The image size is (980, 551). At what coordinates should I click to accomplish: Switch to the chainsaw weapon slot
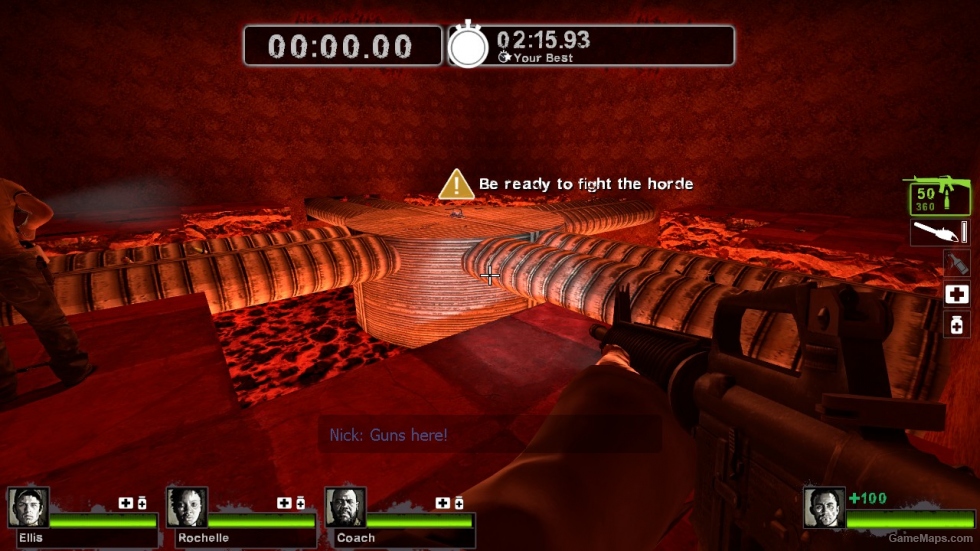click(940, 233)
